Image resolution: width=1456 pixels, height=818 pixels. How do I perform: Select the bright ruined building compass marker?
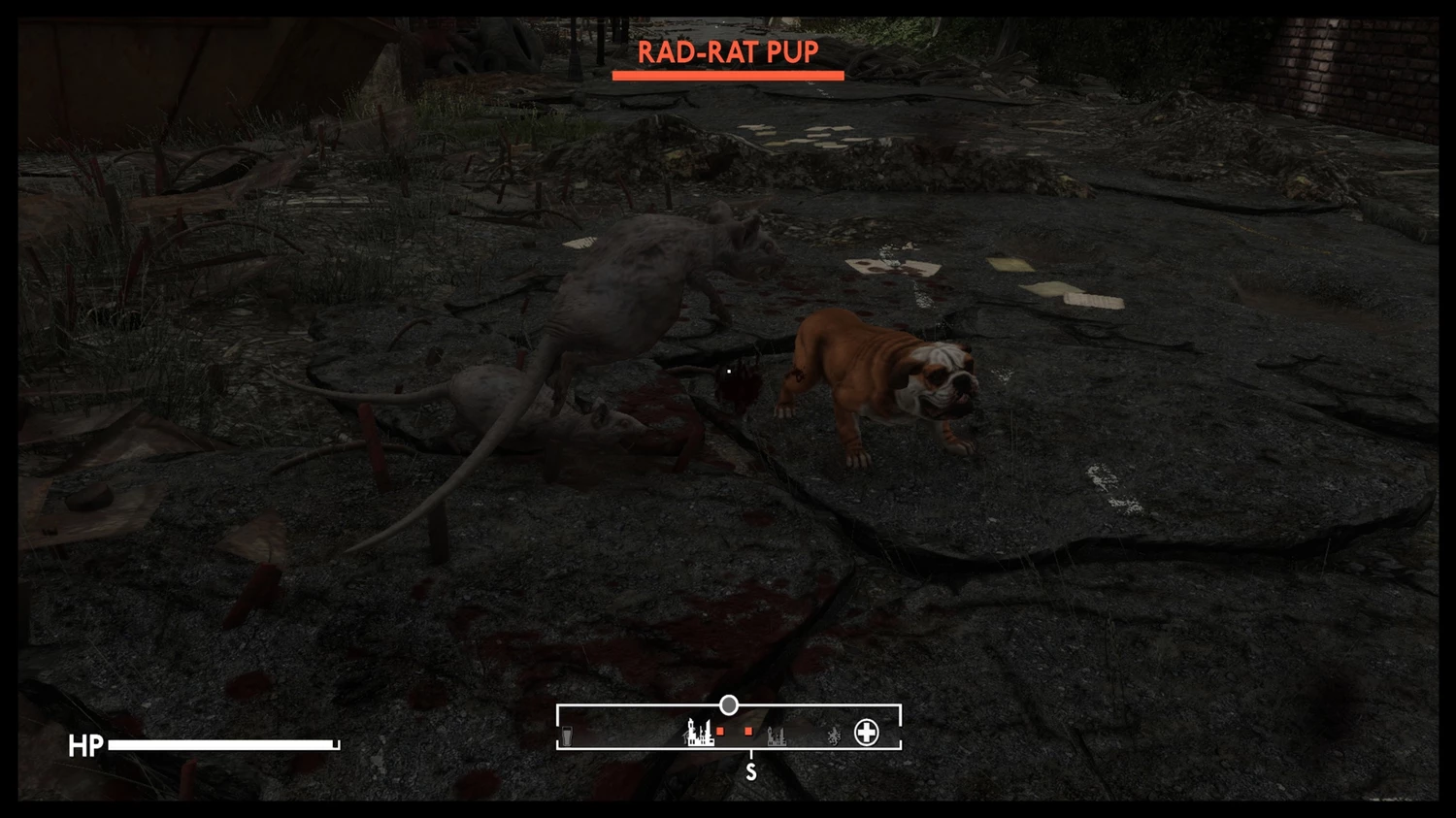[x=699, y=733]
